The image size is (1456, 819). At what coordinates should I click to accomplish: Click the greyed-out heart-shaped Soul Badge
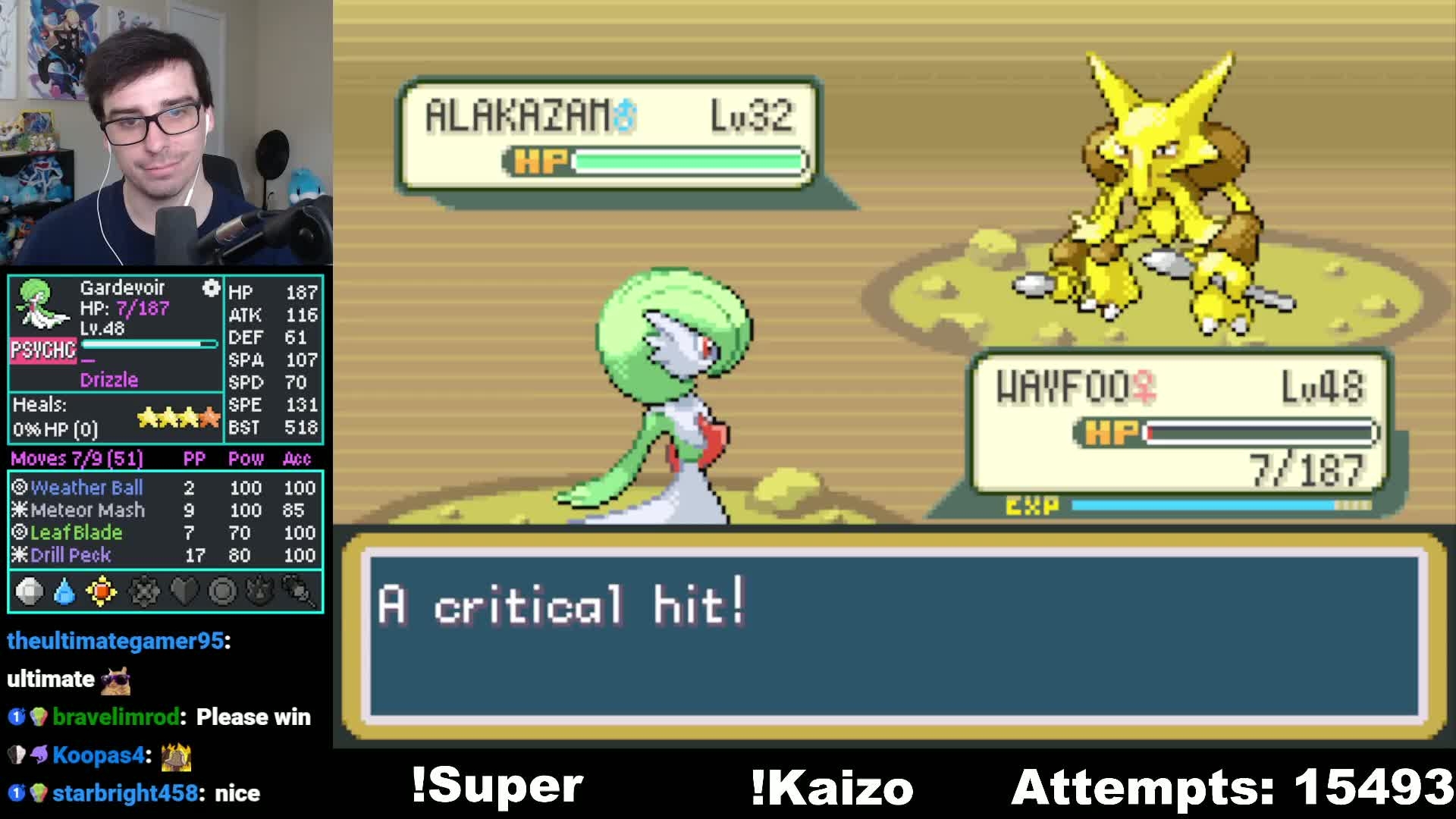(184, 591)
